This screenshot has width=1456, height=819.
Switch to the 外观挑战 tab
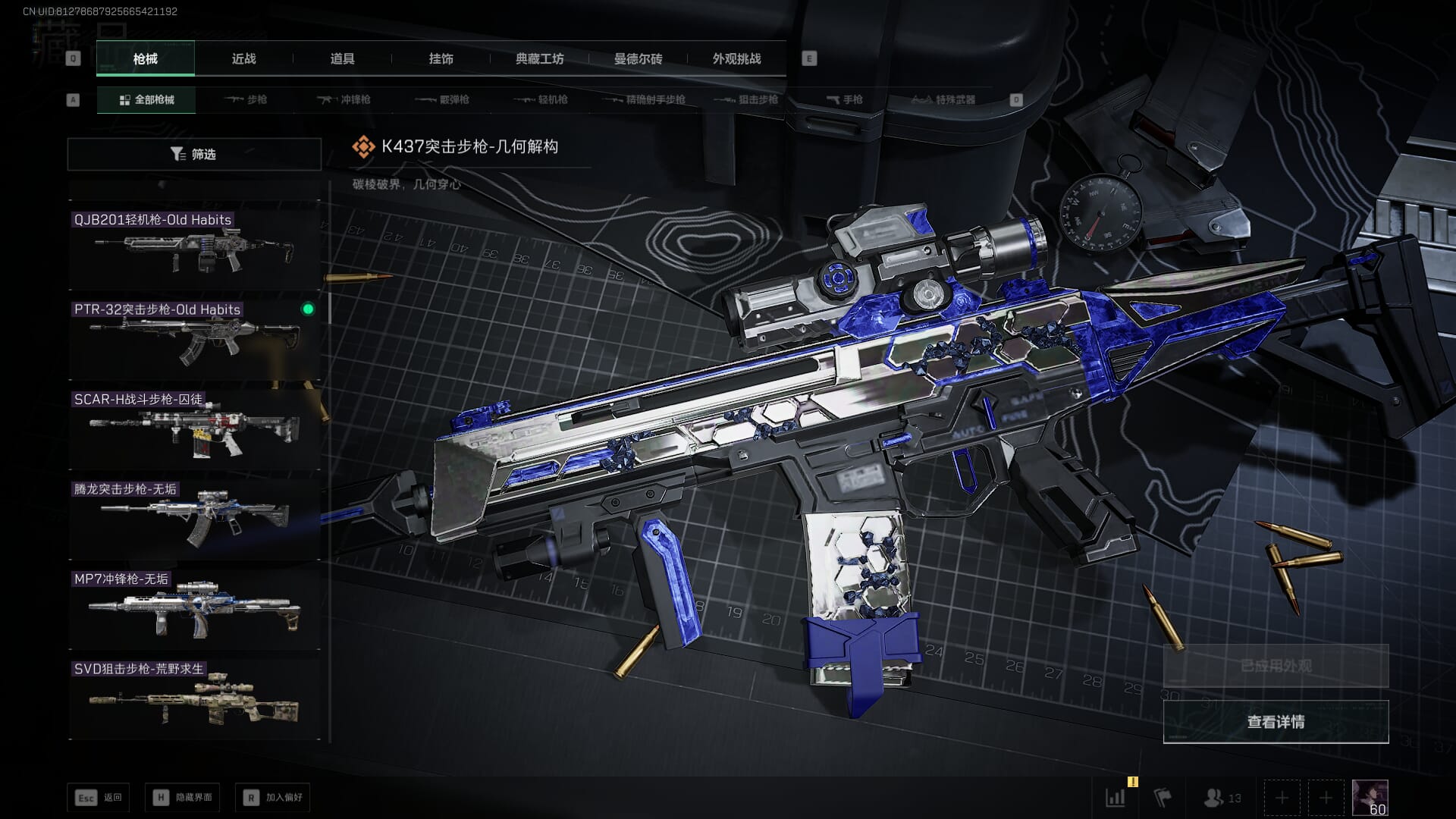tap(736, 59)
